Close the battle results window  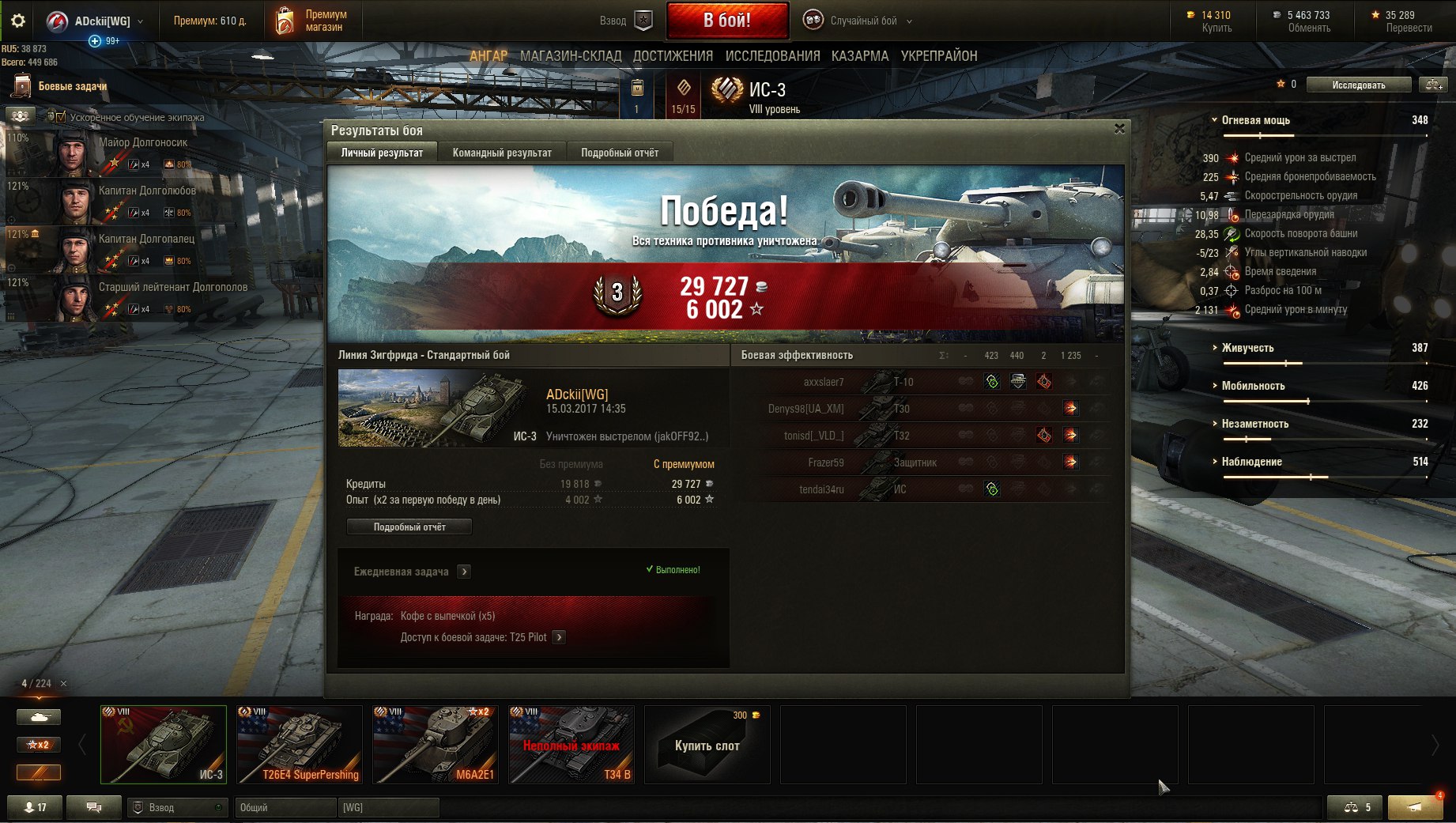click(1119, 129)
